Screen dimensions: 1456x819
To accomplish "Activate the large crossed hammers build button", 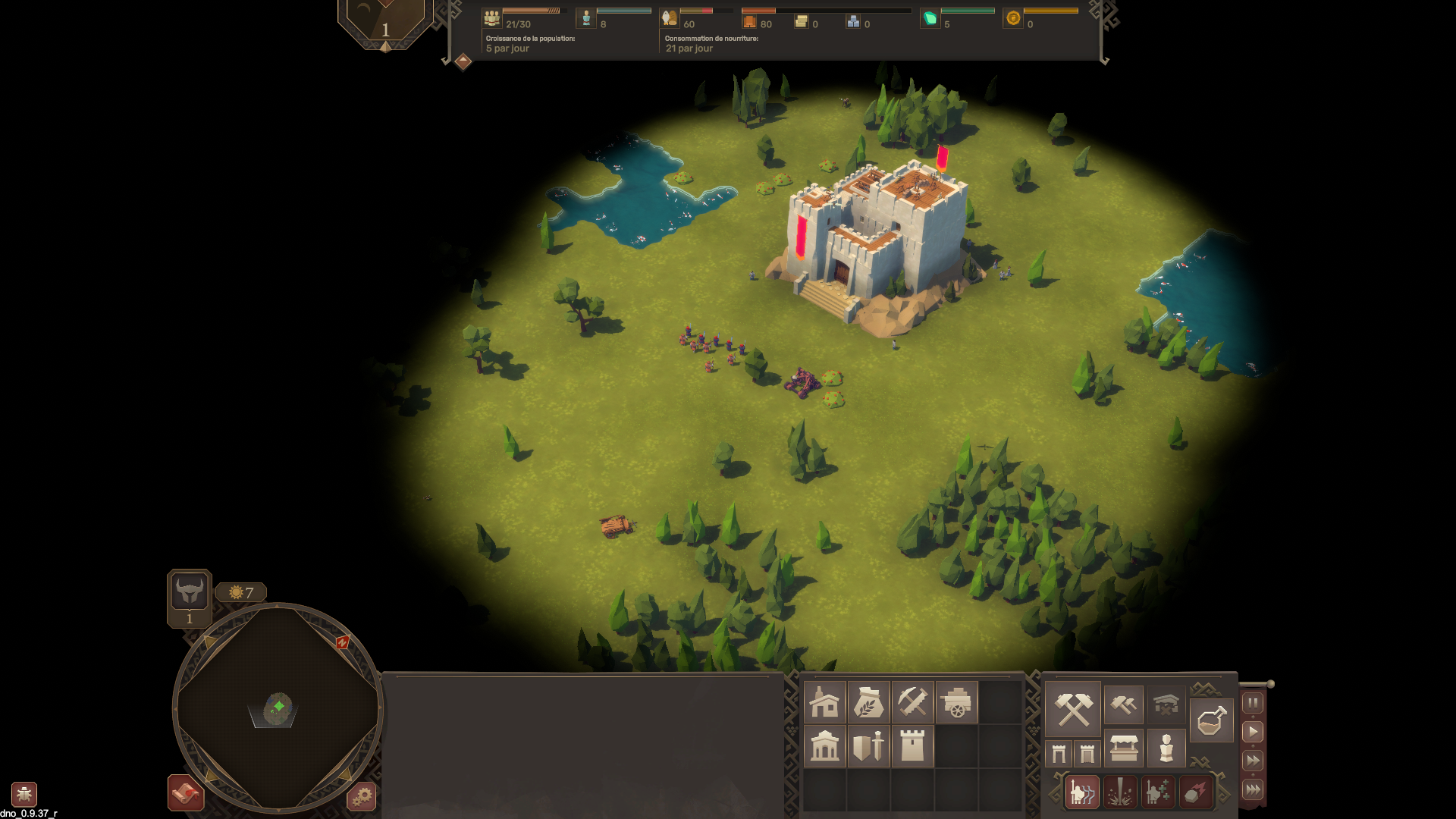I will pos(1073,709).
